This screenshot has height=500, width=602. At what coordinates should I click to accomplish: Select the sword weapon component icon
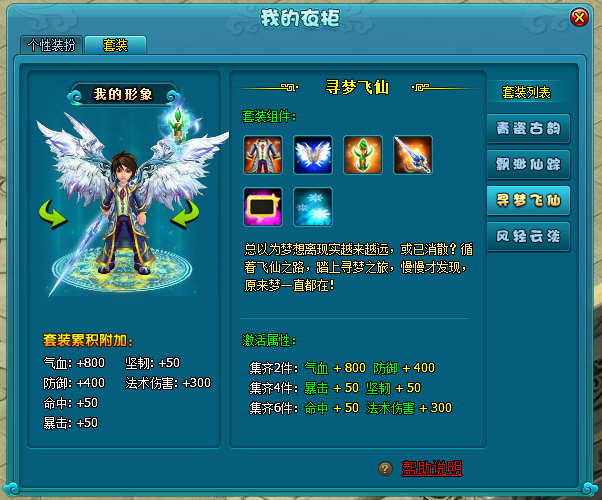click(413, 154)
